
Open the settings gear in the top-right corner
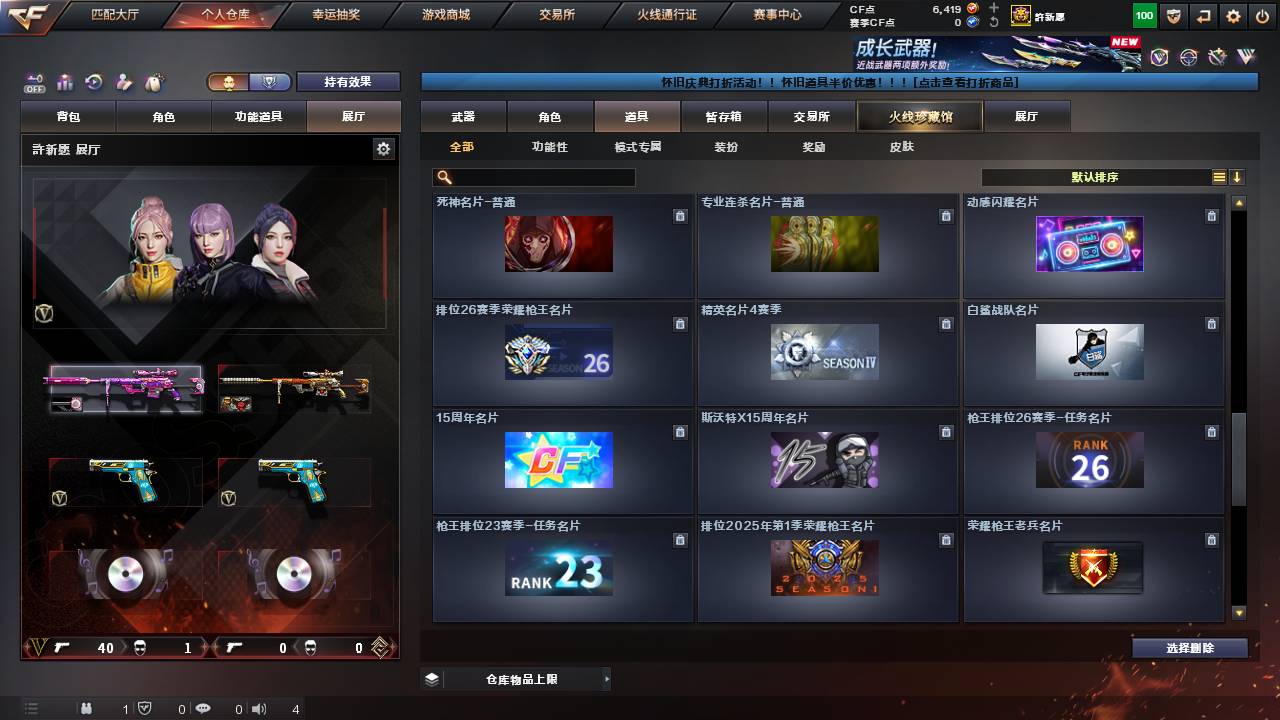(x=1233, y=15)
